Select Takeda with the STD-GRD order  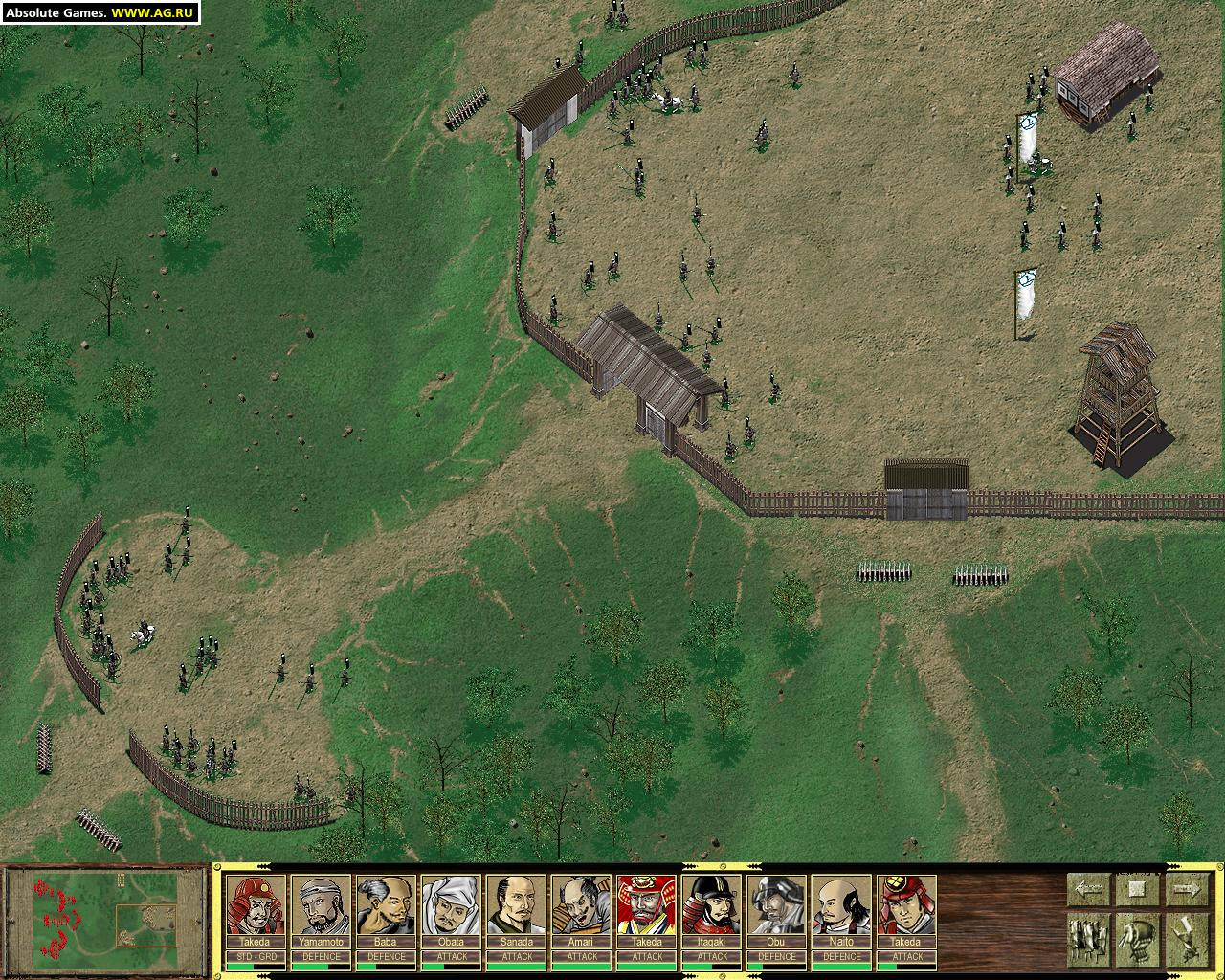pos(256,905)
